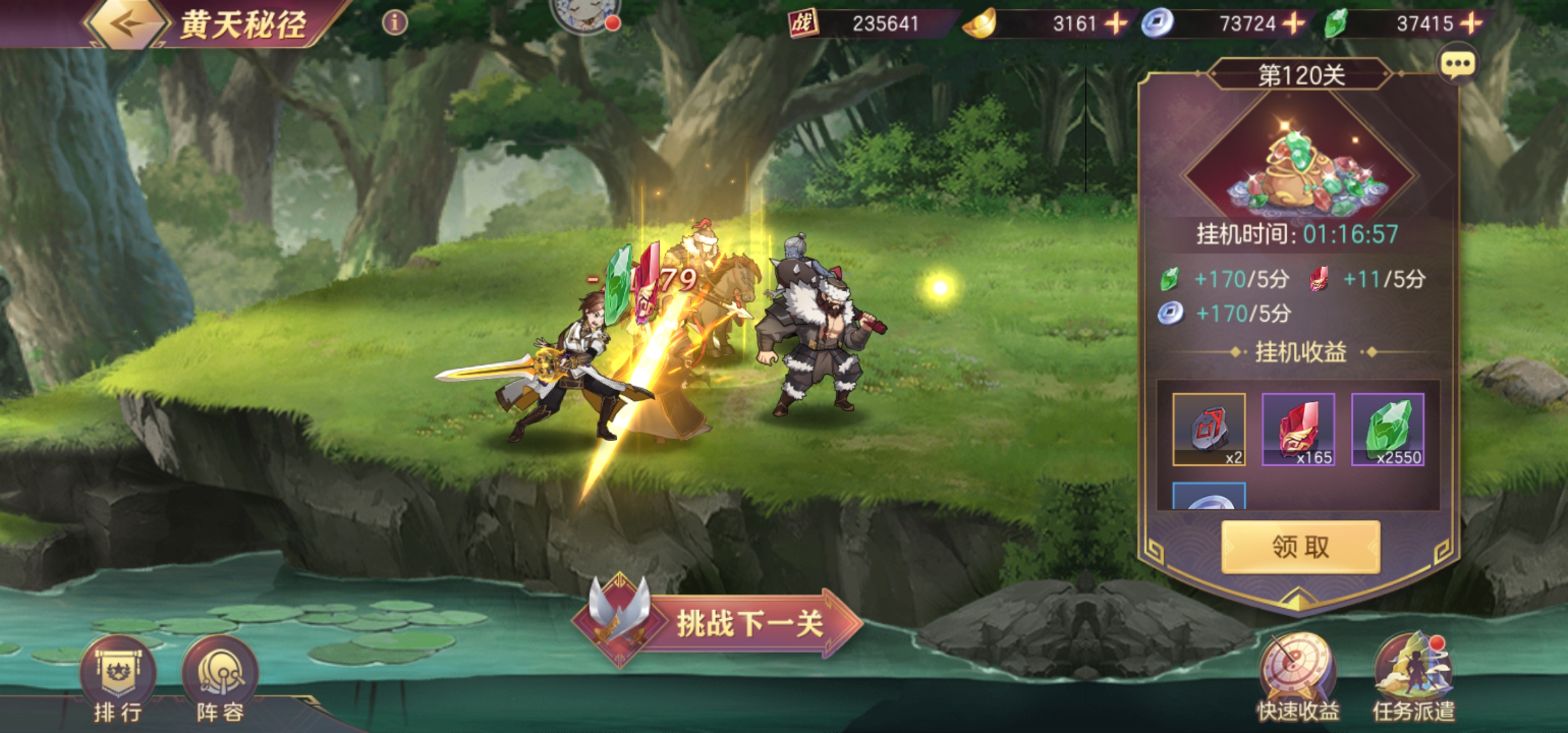
Task: Add green jade with the plus button
Action: pos(1471,24)
